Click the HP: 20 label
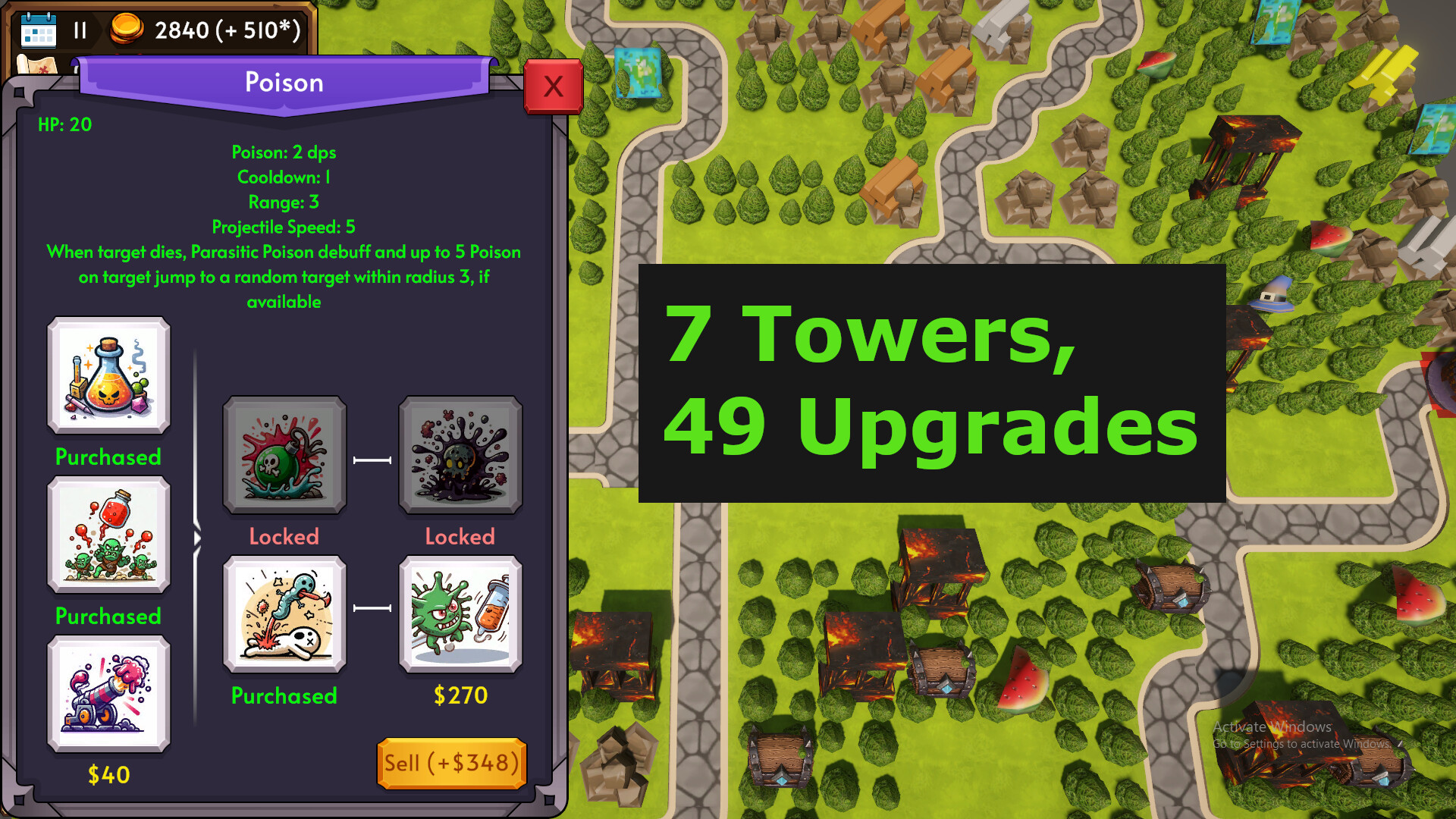1456x819 pixels. 64,124
